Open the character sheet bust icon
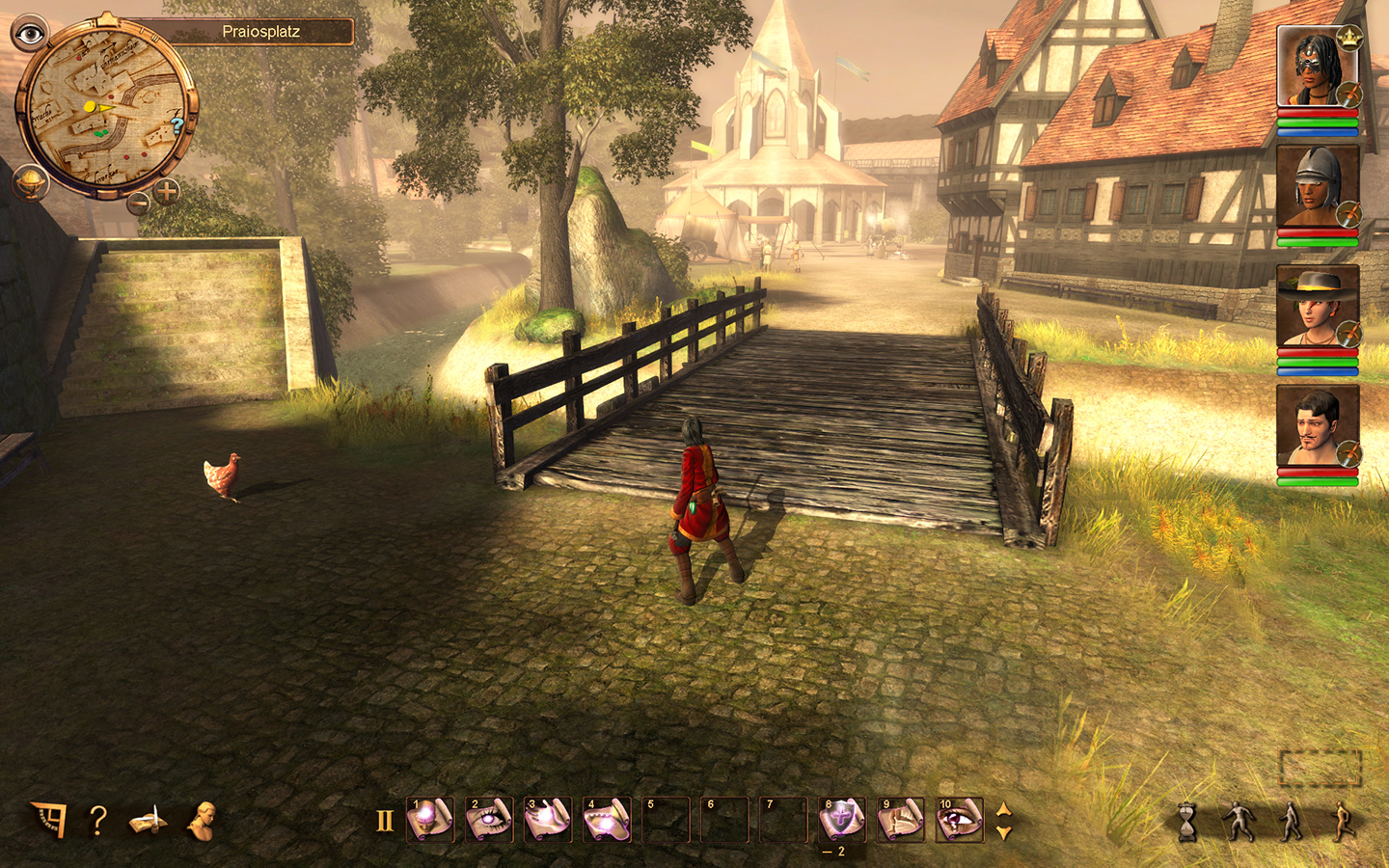The height and width of the screenshot is (868, 1389). [203, 821]
